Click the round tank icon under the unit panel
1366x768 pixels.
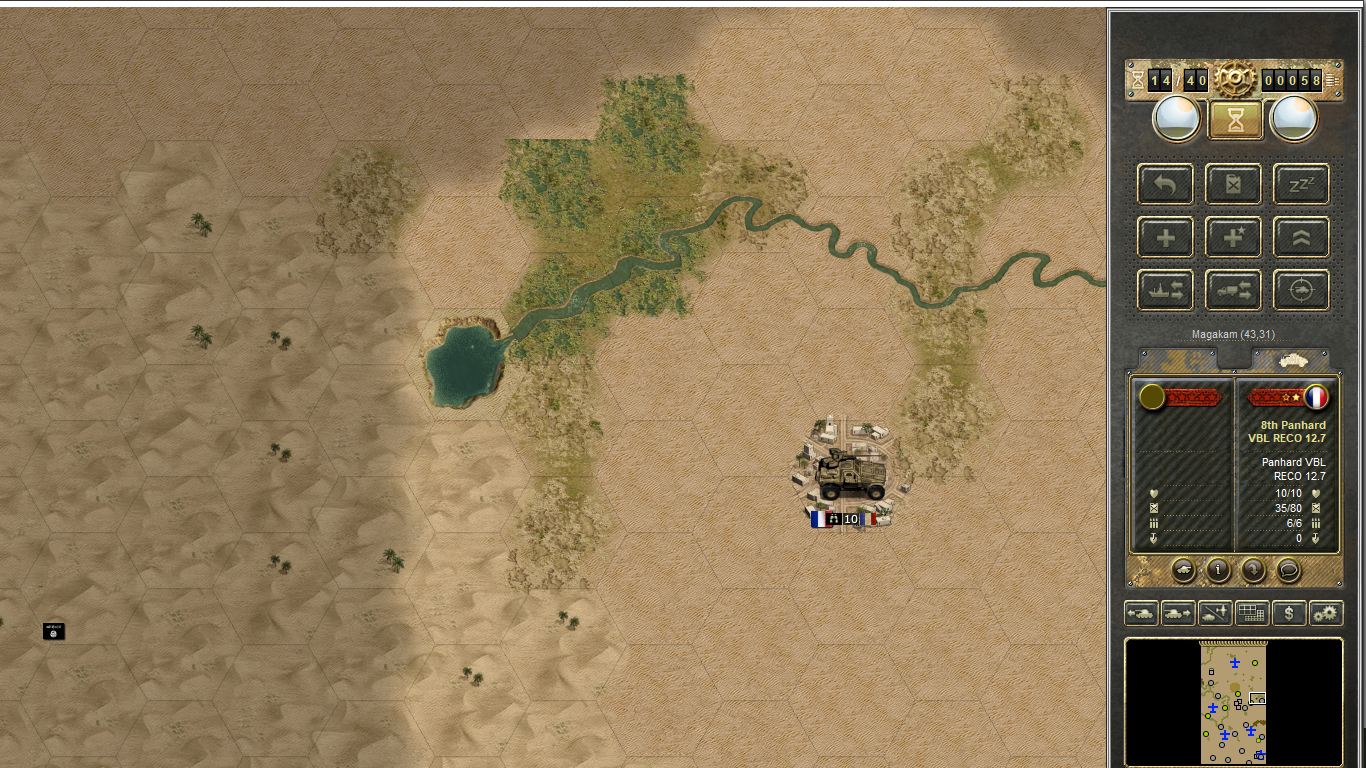pyautogui.click(x=1183, y=570)
